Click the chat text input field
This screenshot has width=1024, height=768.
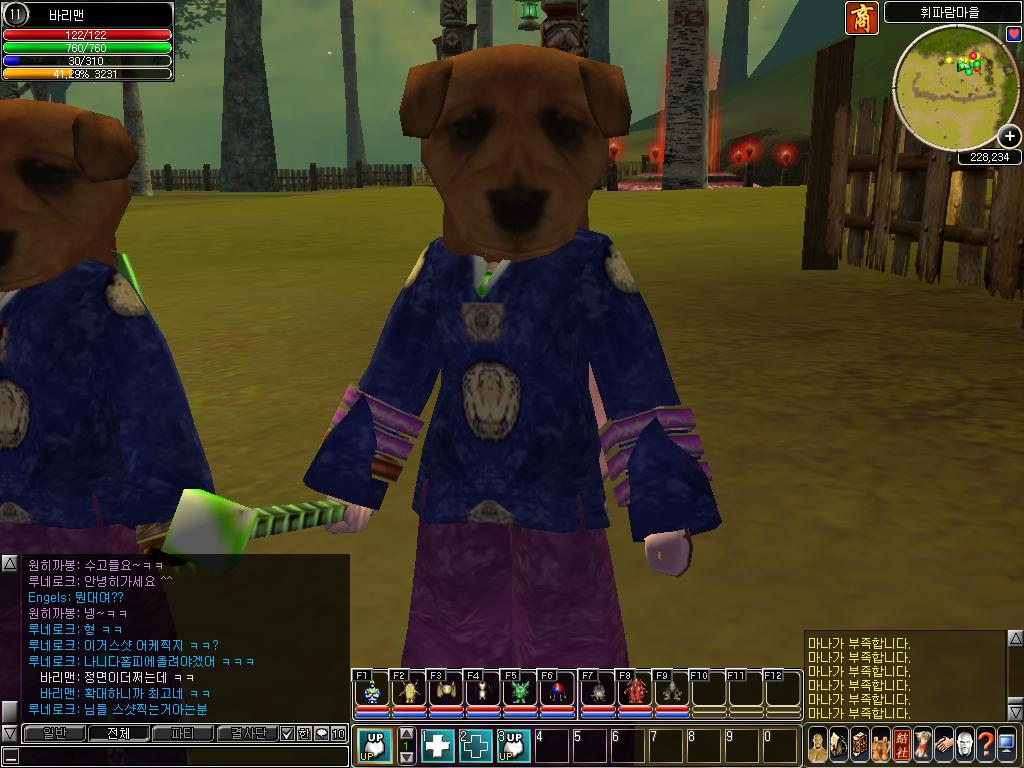click(x=180, y=756)
